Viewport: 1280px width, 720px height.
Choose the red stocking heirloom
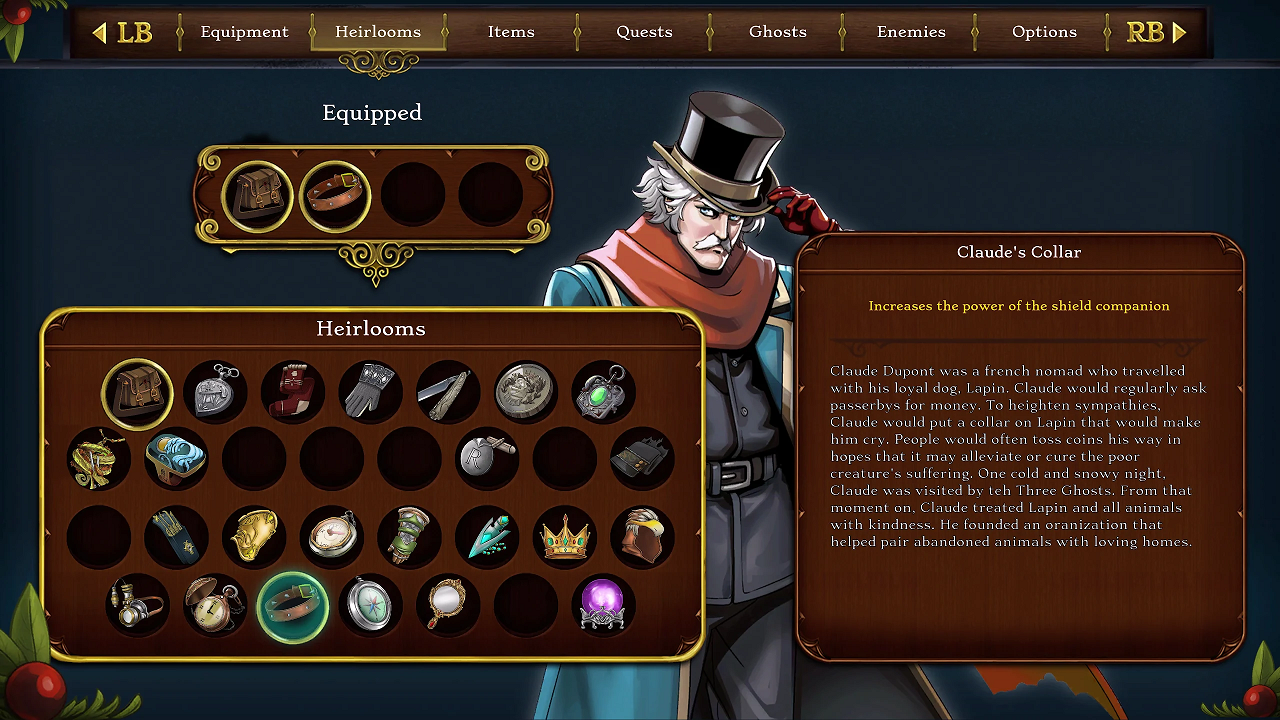tap(293, 391)
